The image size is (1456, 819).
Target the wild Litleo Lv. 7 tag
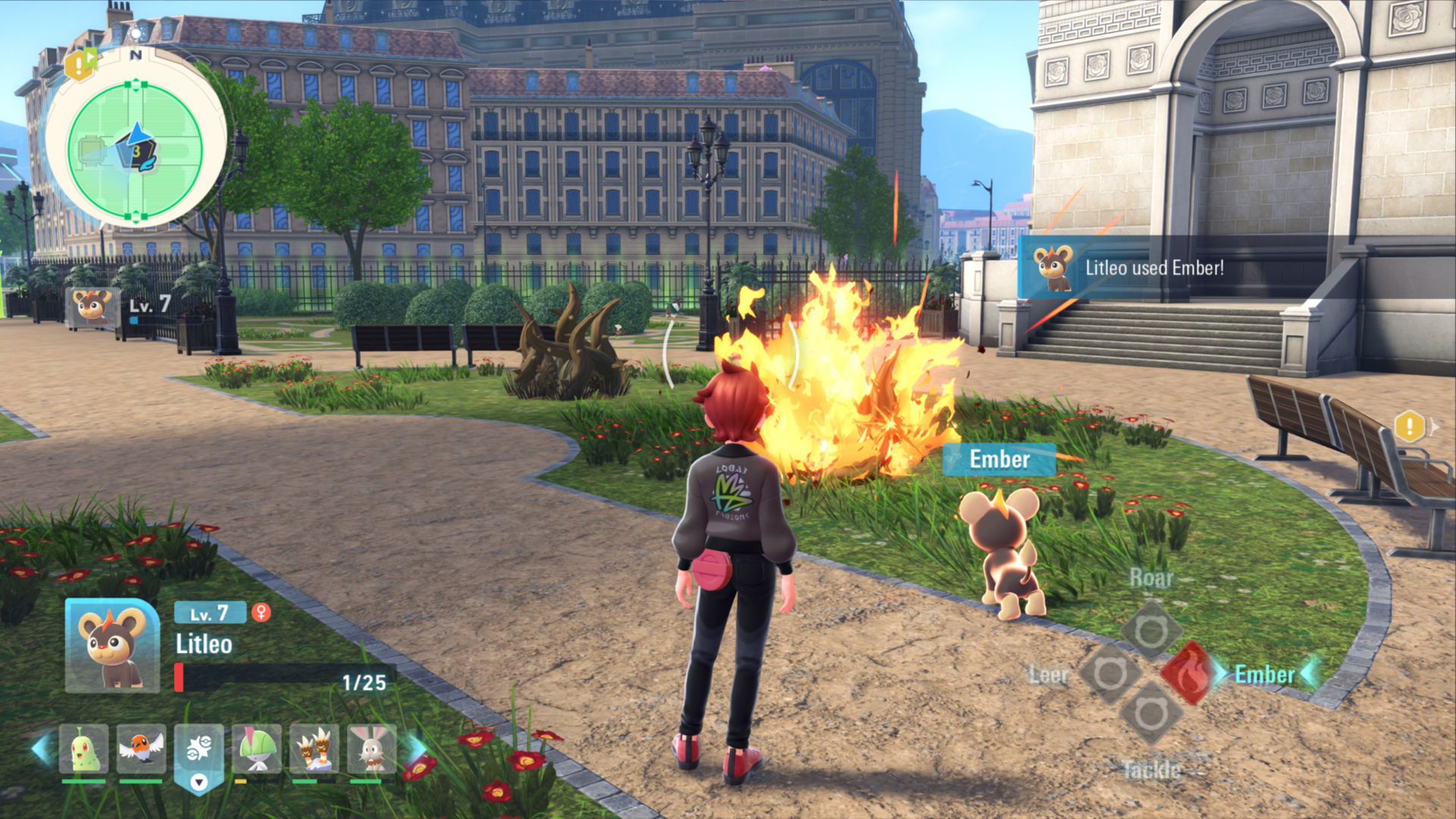click(x=121, y=307)
